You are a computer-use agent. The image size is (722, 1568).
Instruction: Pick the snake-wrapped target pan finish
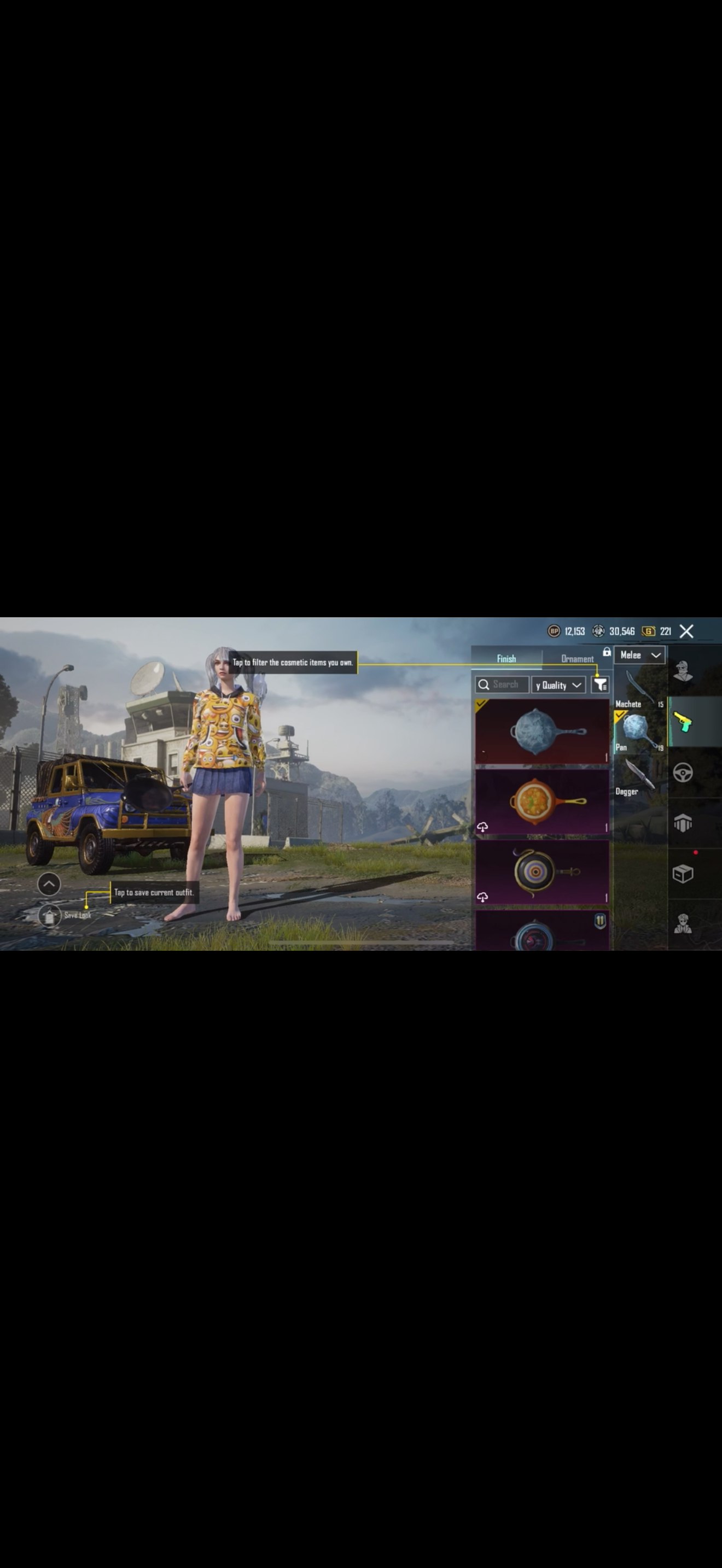(542, 871)
